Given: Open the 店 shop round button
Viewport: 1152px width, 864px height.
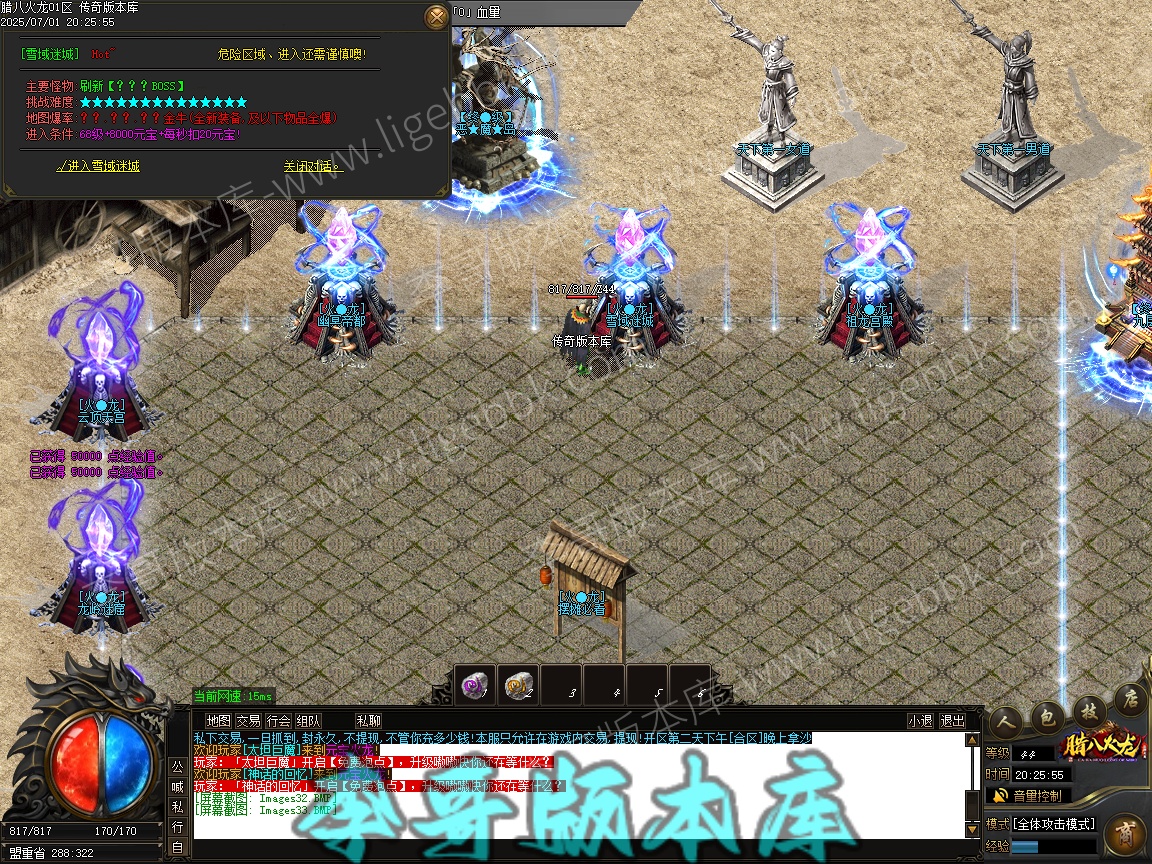Looking at the screenshot, I should [1132, 697].
